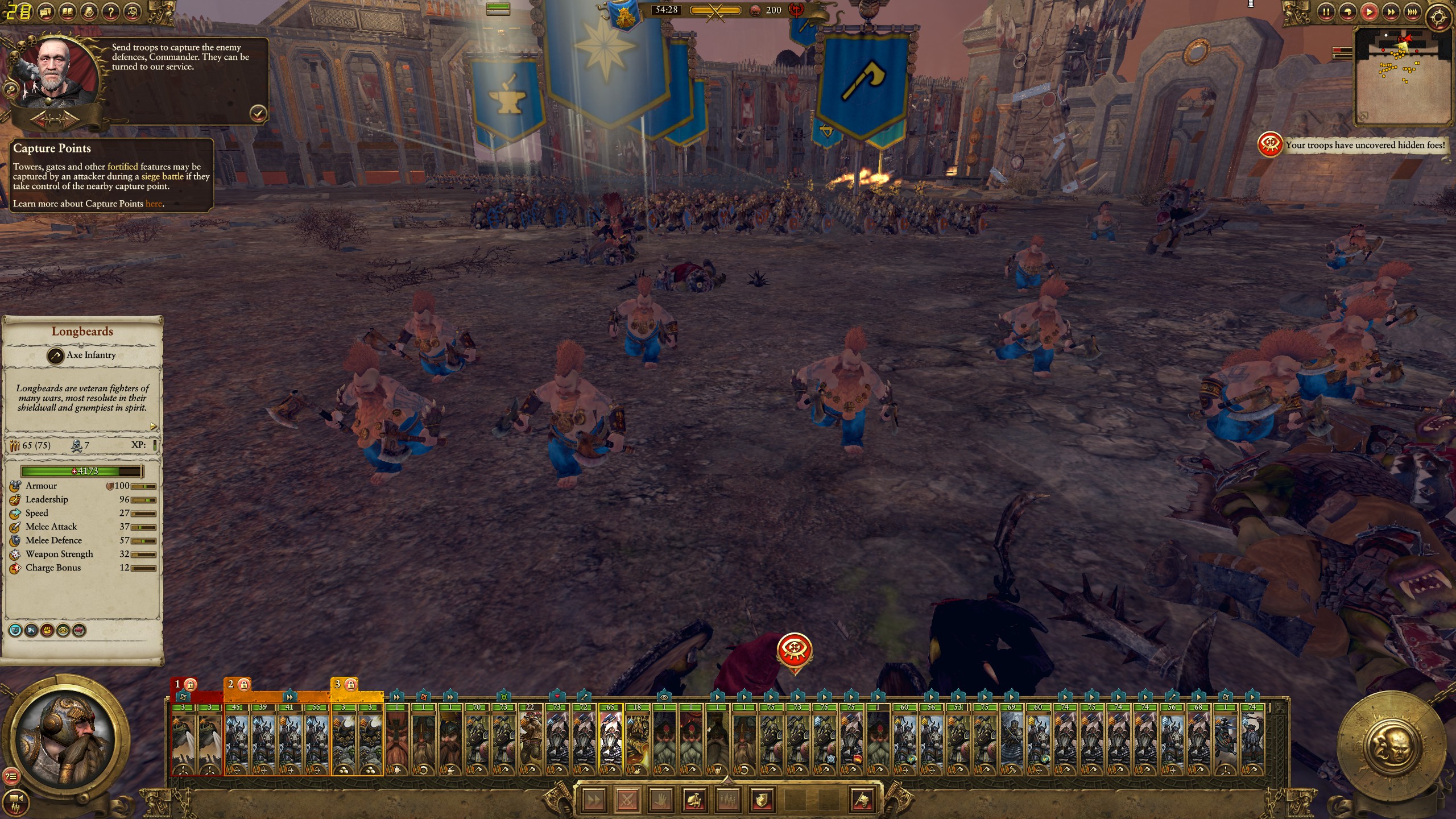Viewport: 1456px width, 819px height.
Task: Set battle to normal play speed
Action: click(1370, 11)
